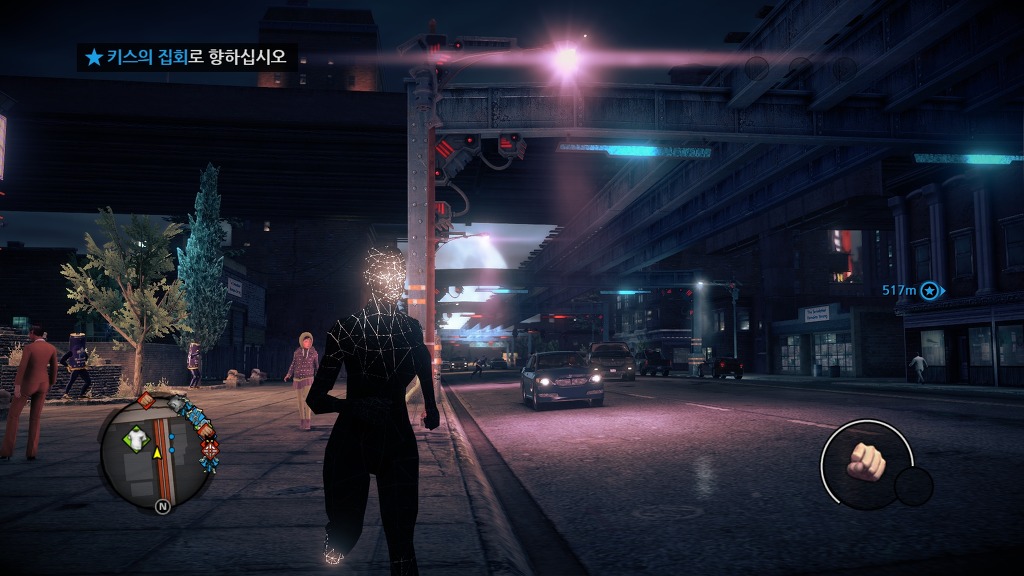Click the empty circle beside the fist icon
This screenshot has height=576, width=1024.
[x=913, y=486]
